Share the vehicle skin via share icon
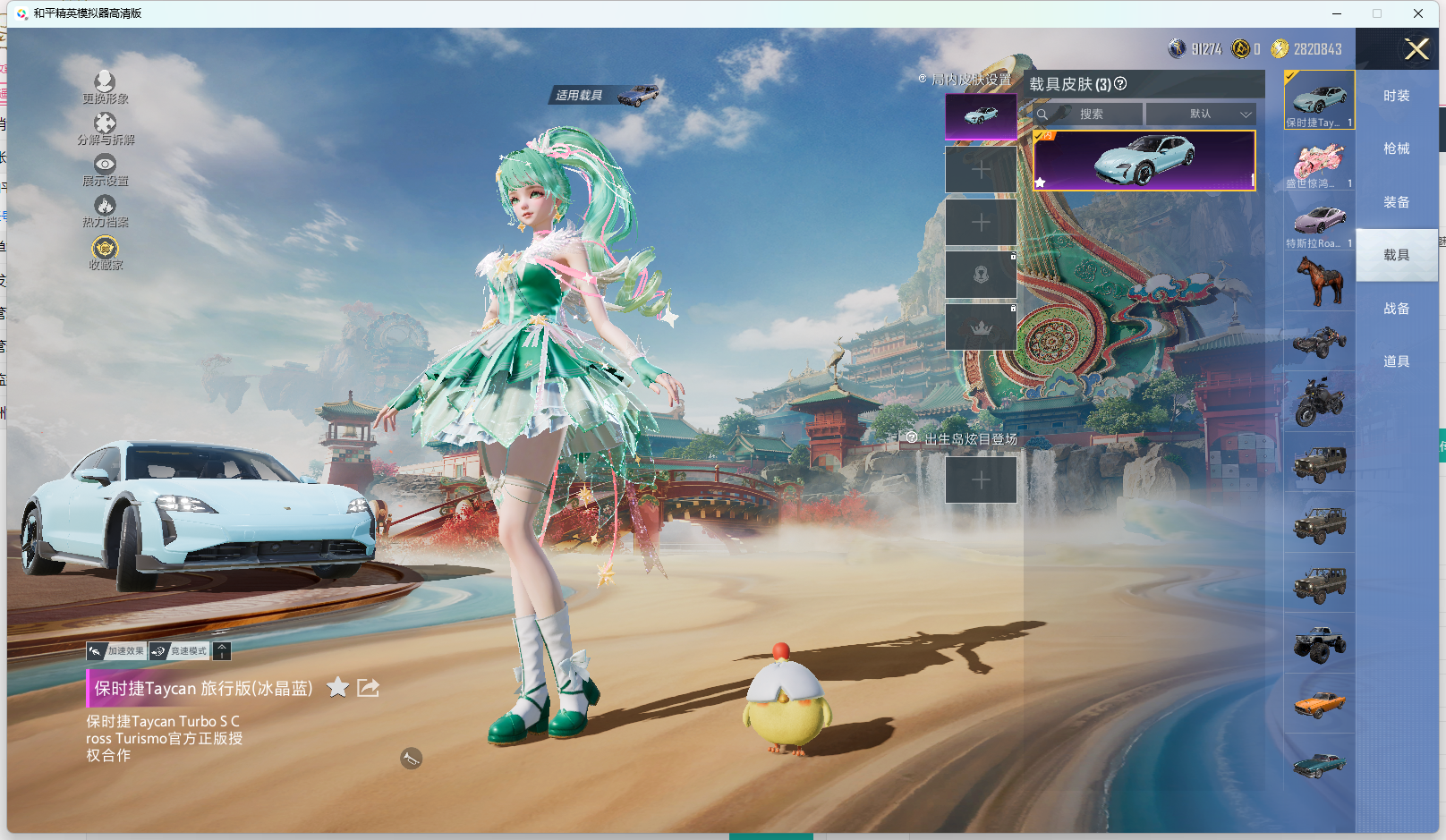1446x840 pixels. (x=368, y=687)
